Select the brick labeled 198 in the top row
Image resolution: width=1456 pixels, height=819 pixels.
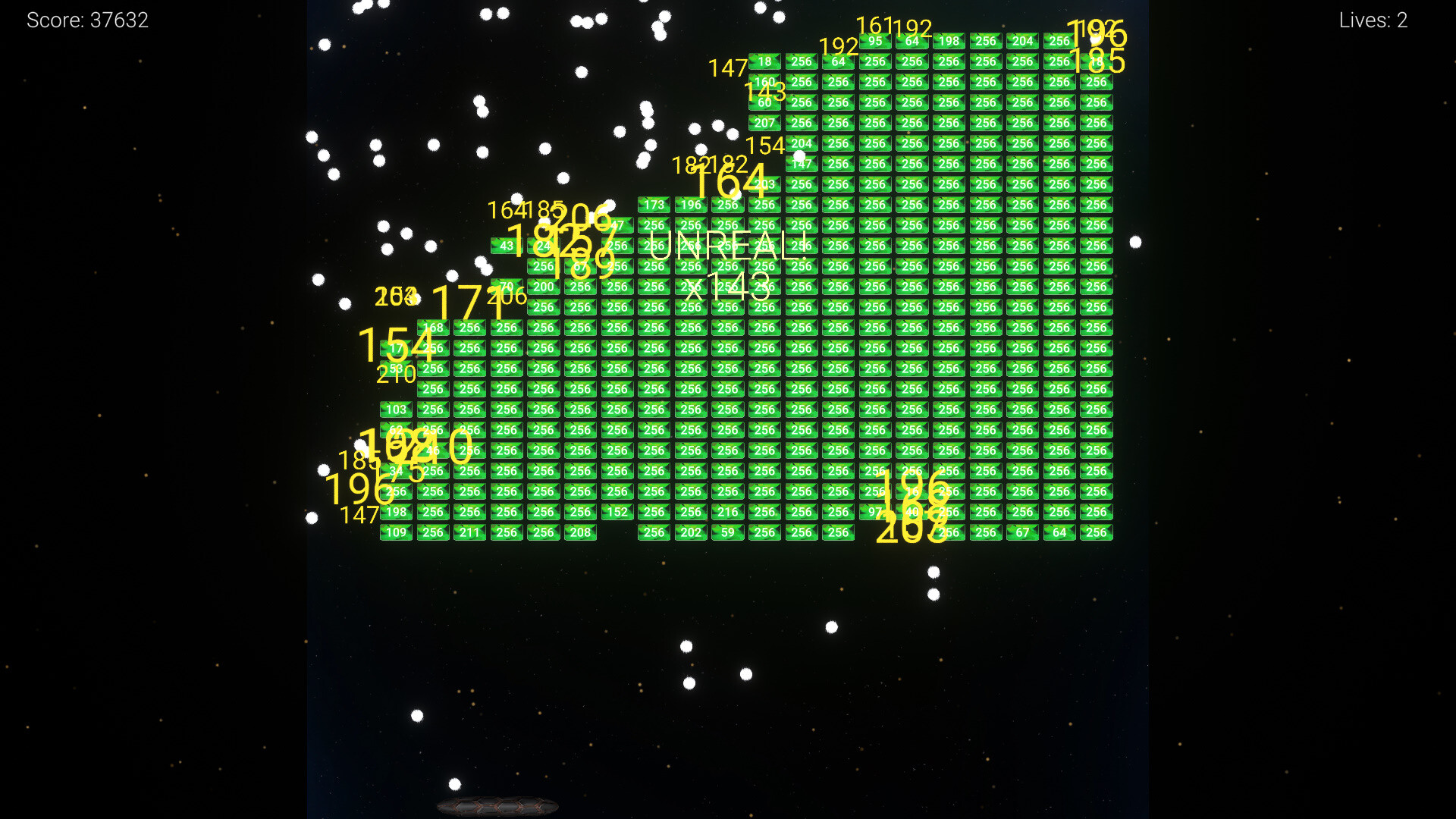(949, 41)
